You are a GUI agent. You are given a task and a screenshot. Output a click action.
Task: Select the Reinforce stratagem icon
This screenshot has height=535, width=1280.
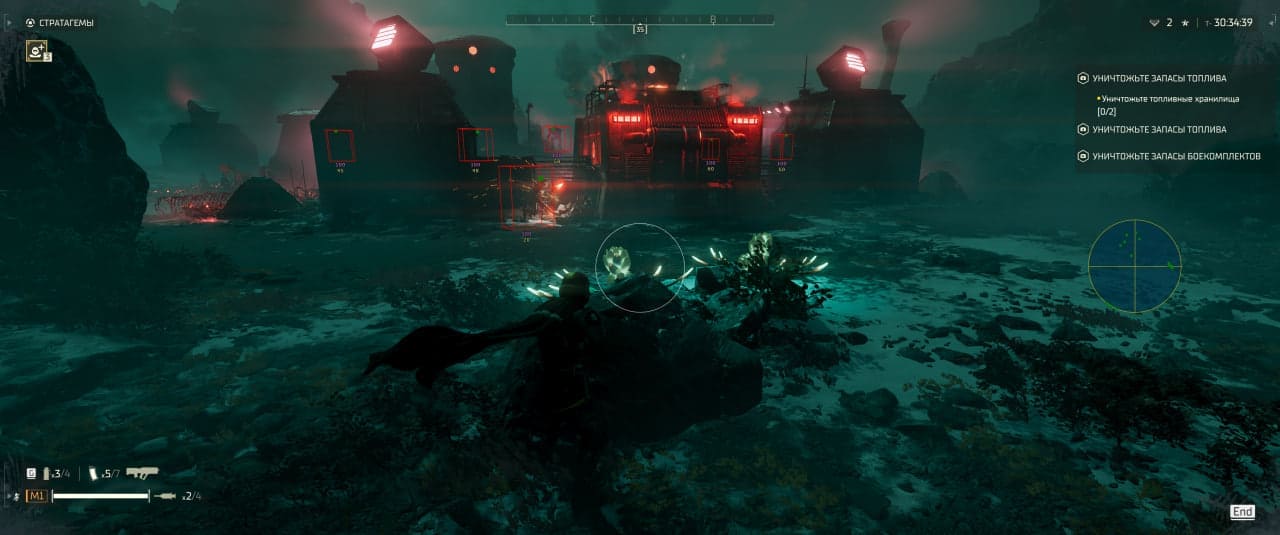38,49
